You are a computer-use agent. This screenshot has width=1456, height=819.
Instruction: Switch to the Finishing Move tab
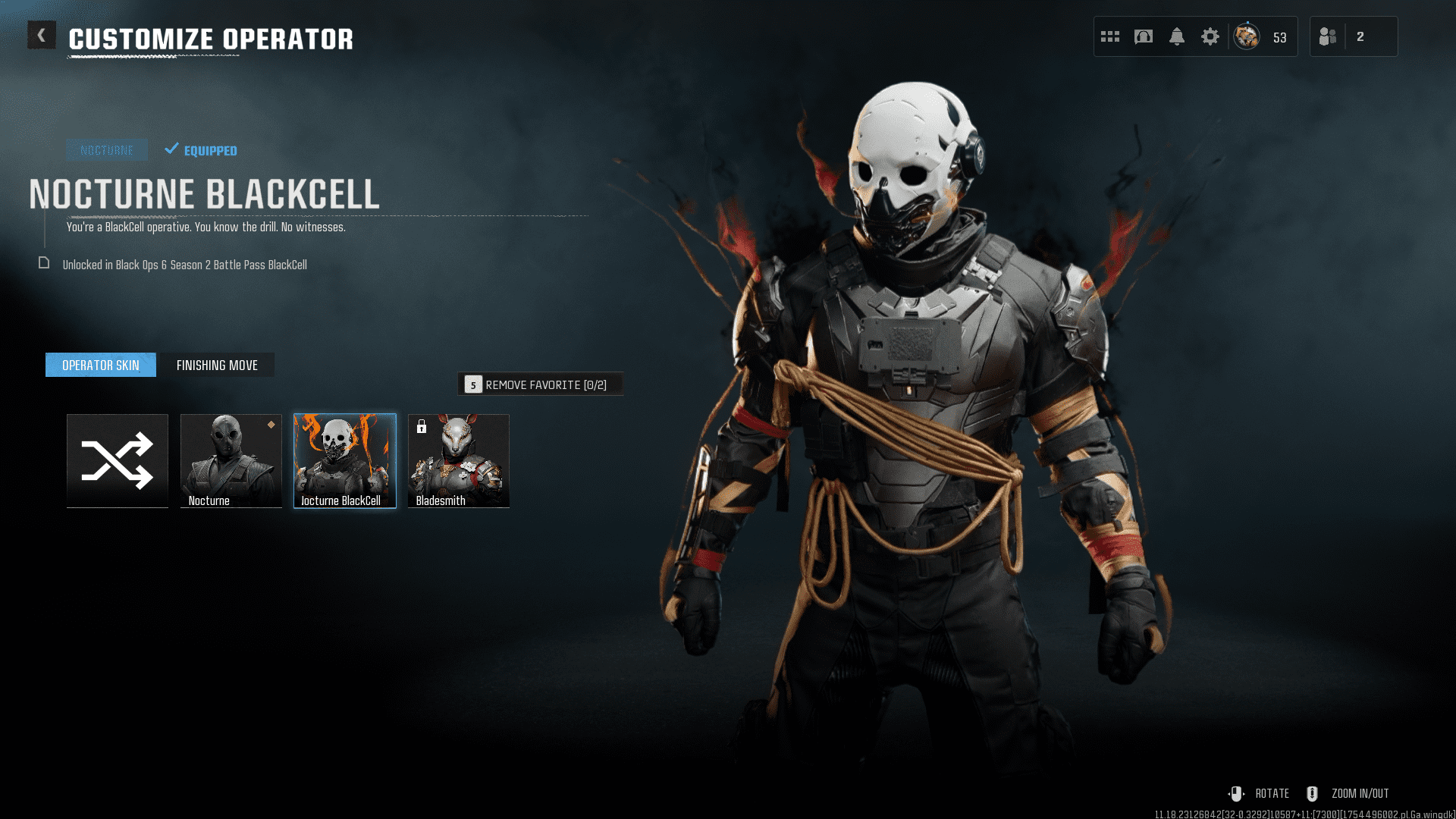click(217, 365)
